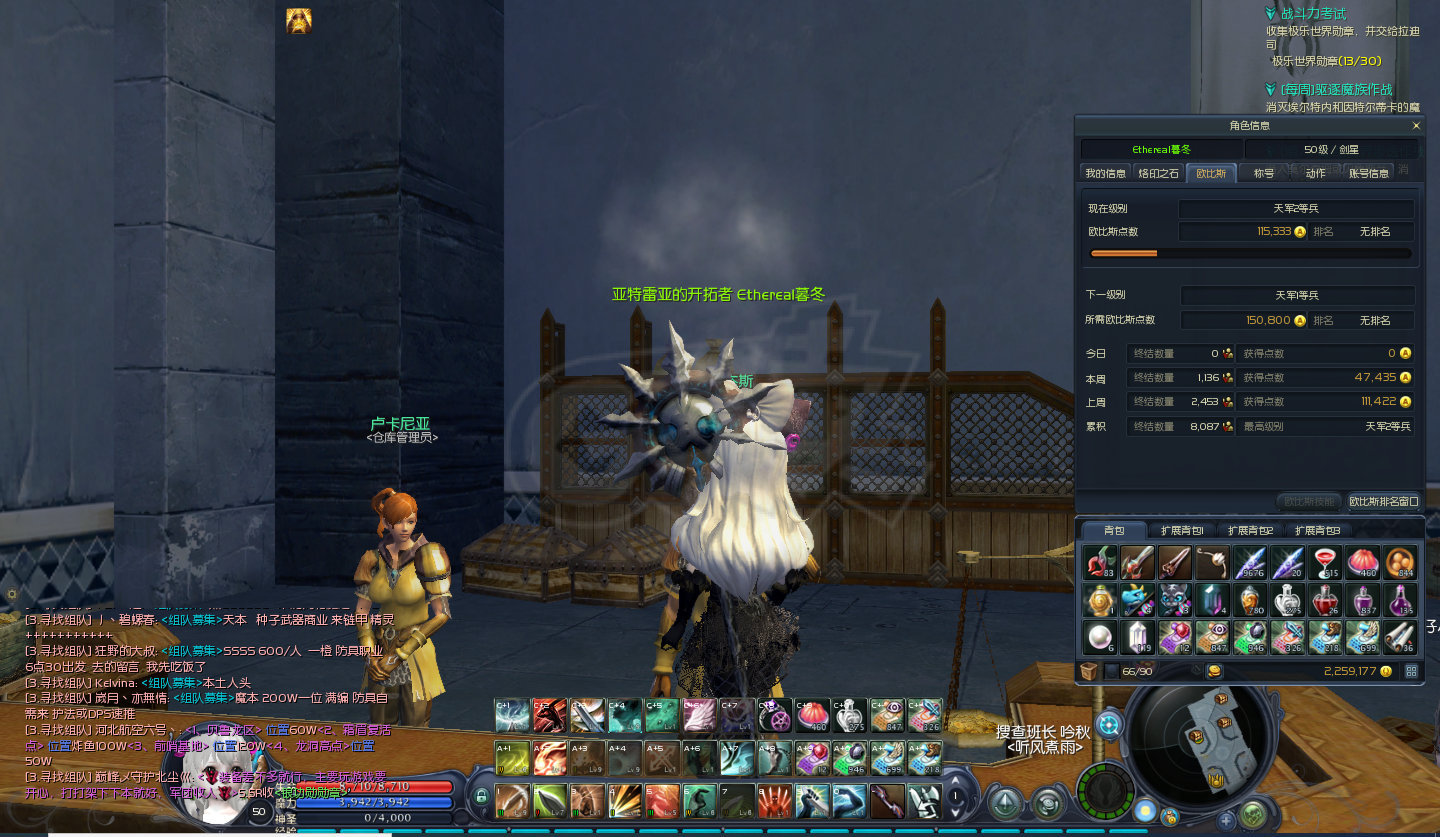Select the red cocktail glass item in bag

click(x=1325, y=563)
